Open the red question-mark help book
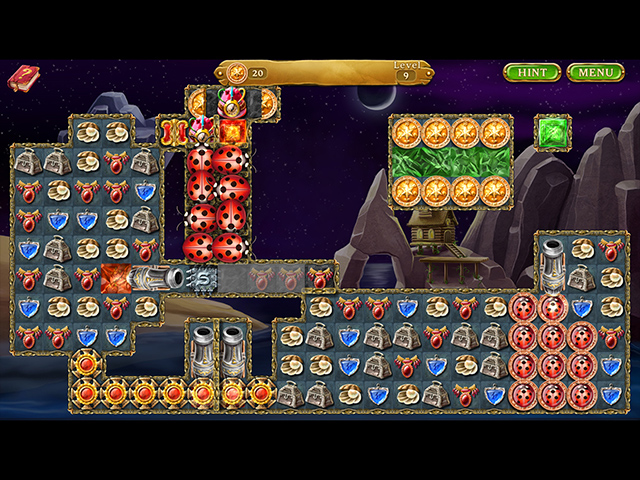Image resolution: width=640 pixels, height=480 pixels. [x=22, y=78]
